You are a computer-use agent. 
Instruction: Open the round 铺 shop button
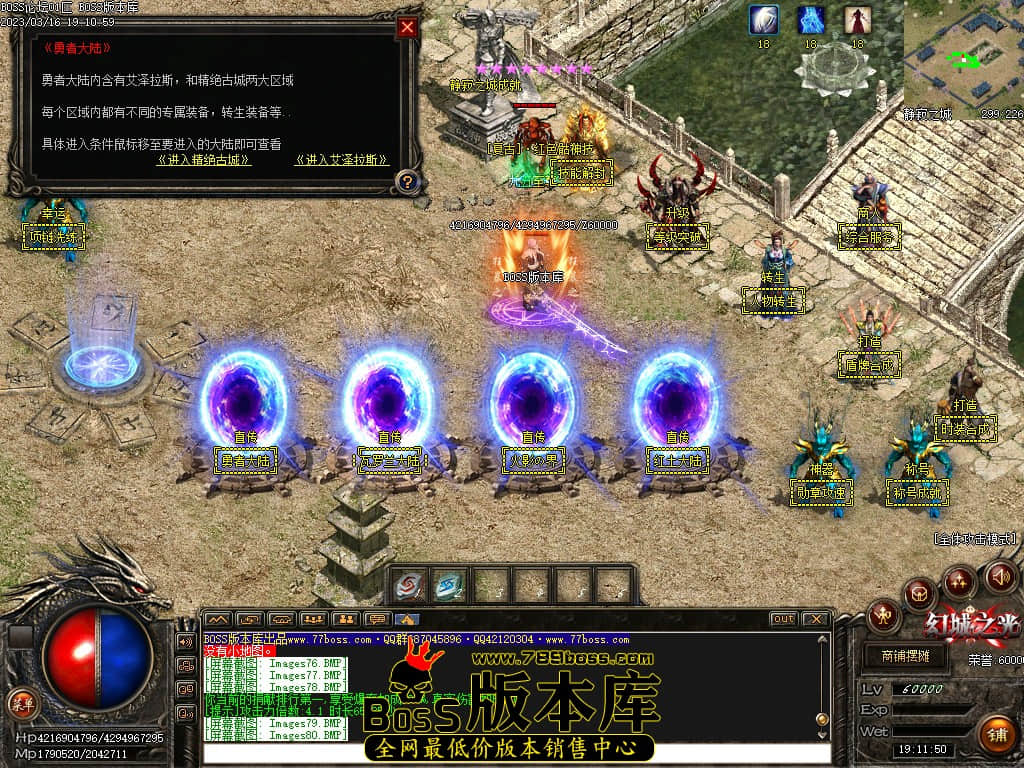[996, 735]
